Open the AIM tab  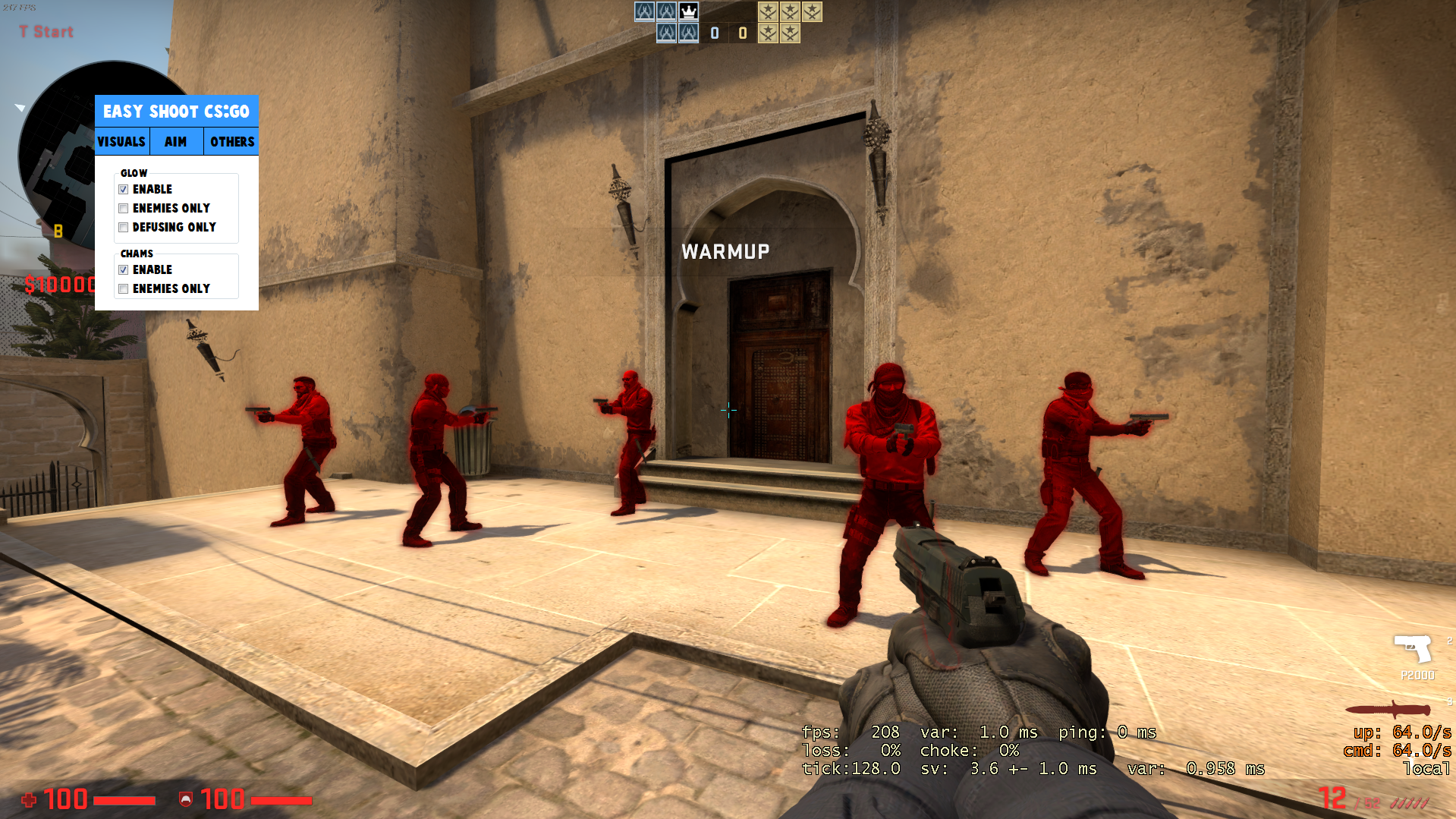point(176,142)
